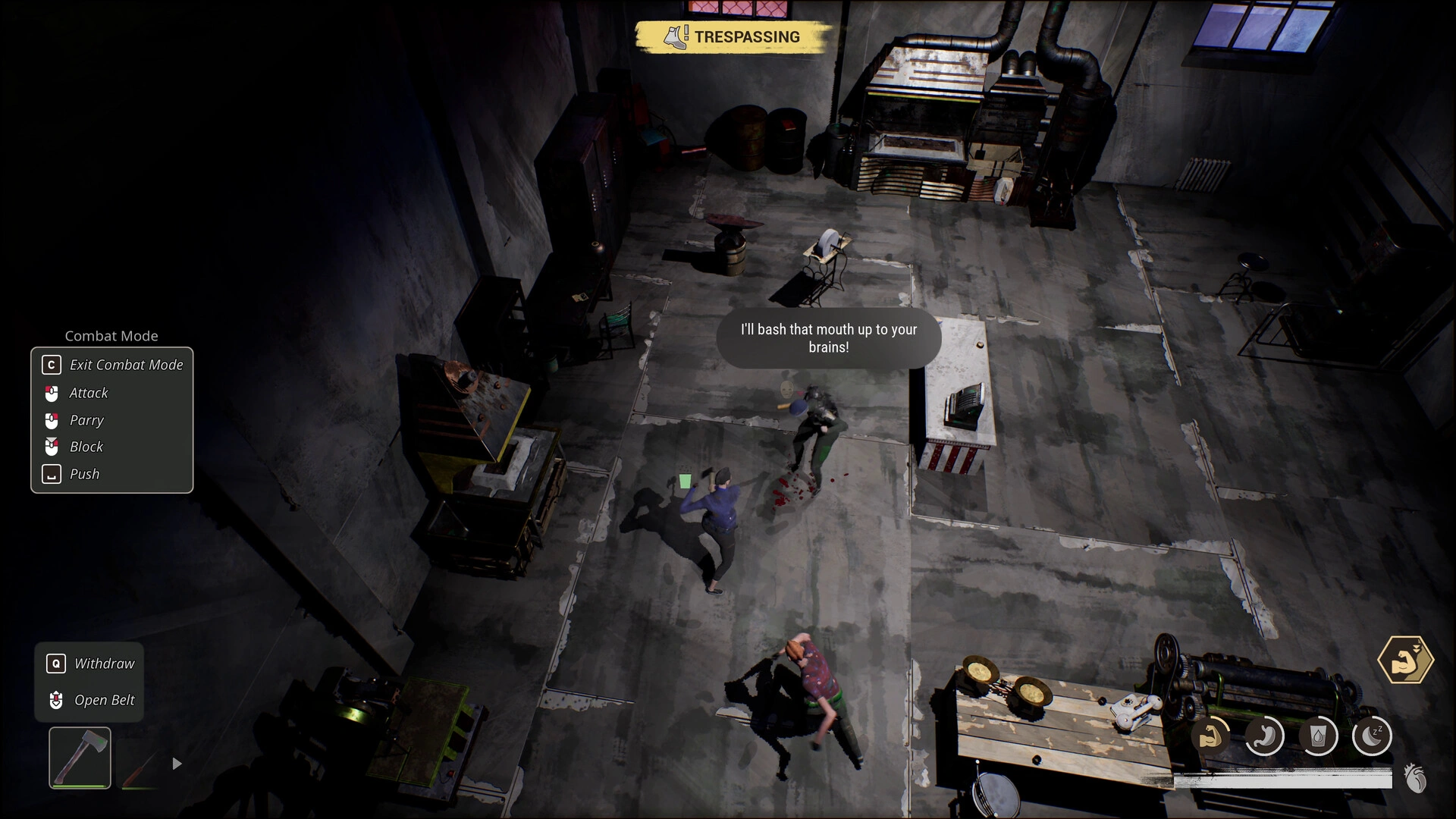The width and height of the screenshot is (1456, 819).
Task: Inspect the water glass thirst icon
Action: pyautogui.click(x=1318, y=736)
